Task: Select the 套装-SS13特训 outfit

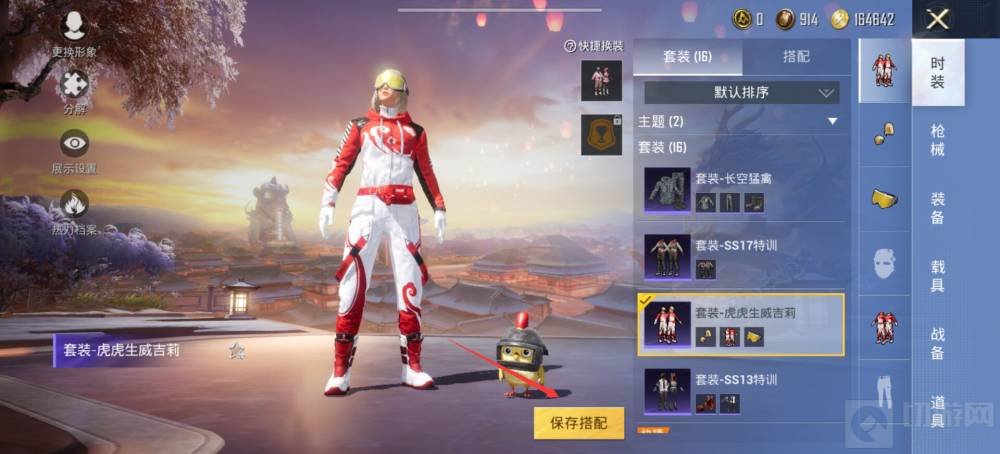Action: [742, 391]
